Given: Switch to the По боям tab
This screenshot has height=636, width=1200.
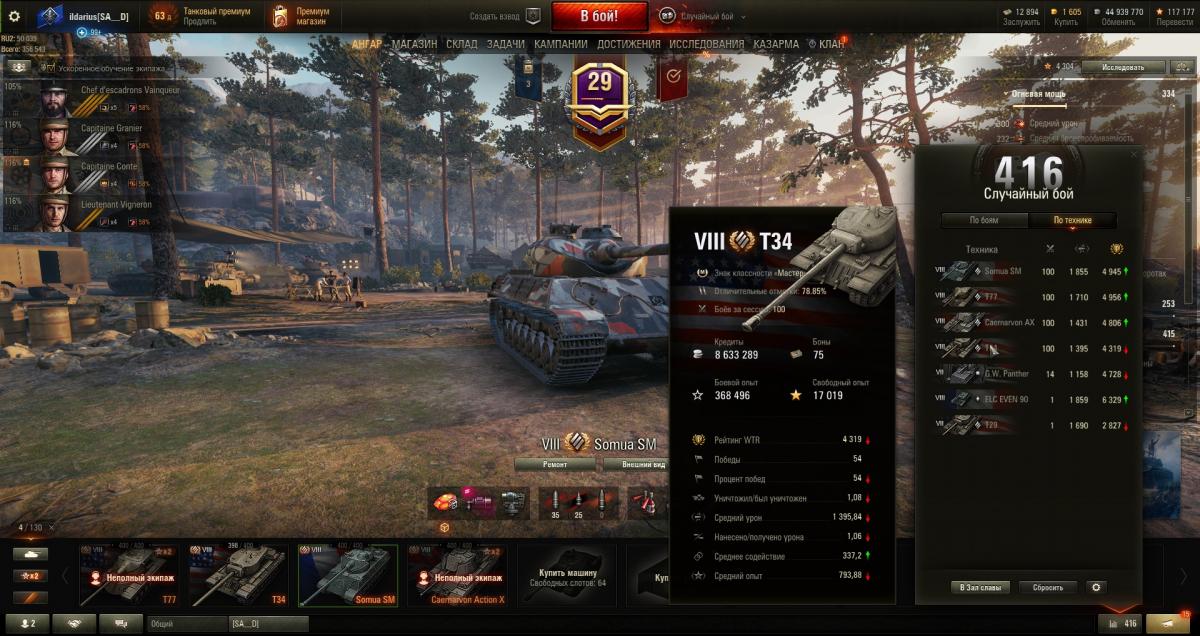Looking at the screenshot, I should coord(984,221).
